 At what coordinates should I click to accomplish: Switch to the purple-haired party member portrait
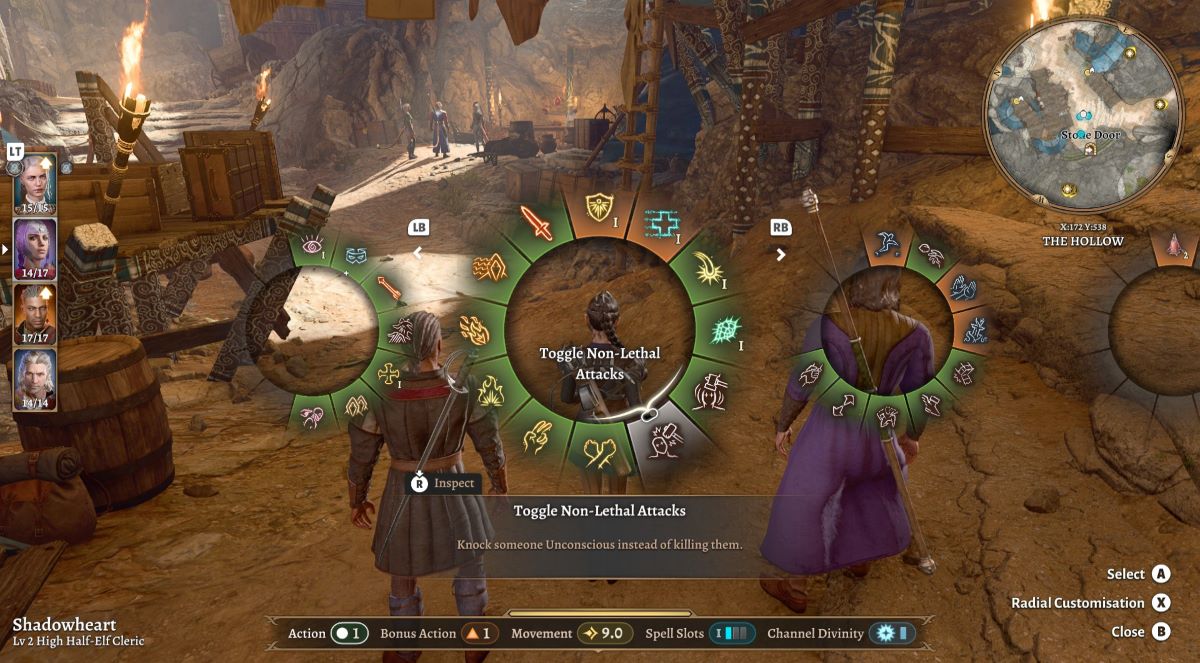point(34,247)
